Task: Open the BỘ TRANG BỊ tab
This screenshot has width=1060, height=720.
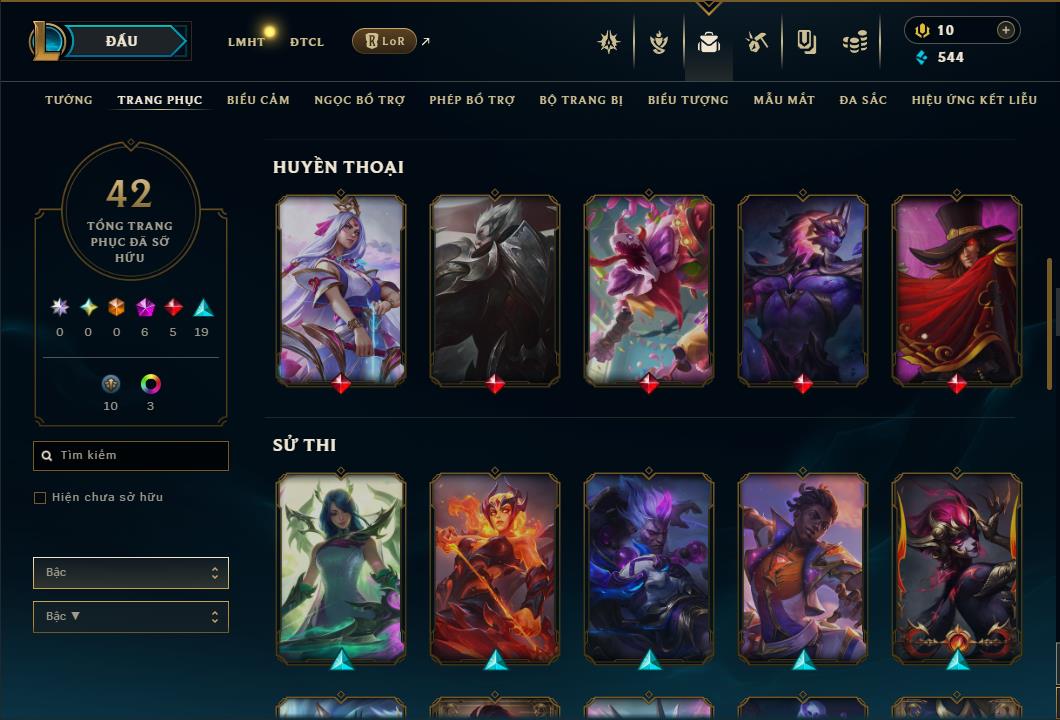Action: coord(581,100)
